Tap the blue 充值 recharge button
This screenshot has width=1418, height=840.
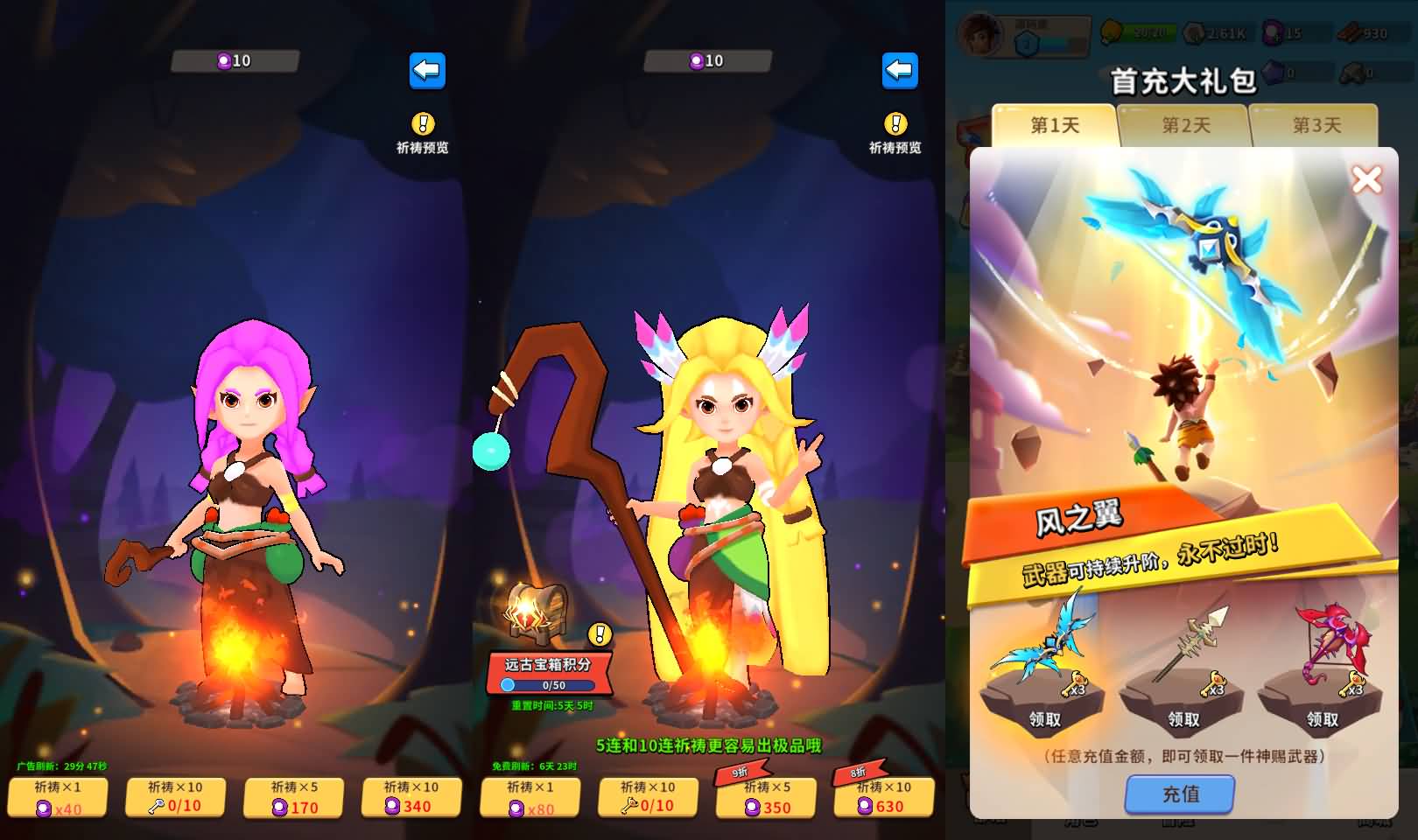pos(1180,794)
